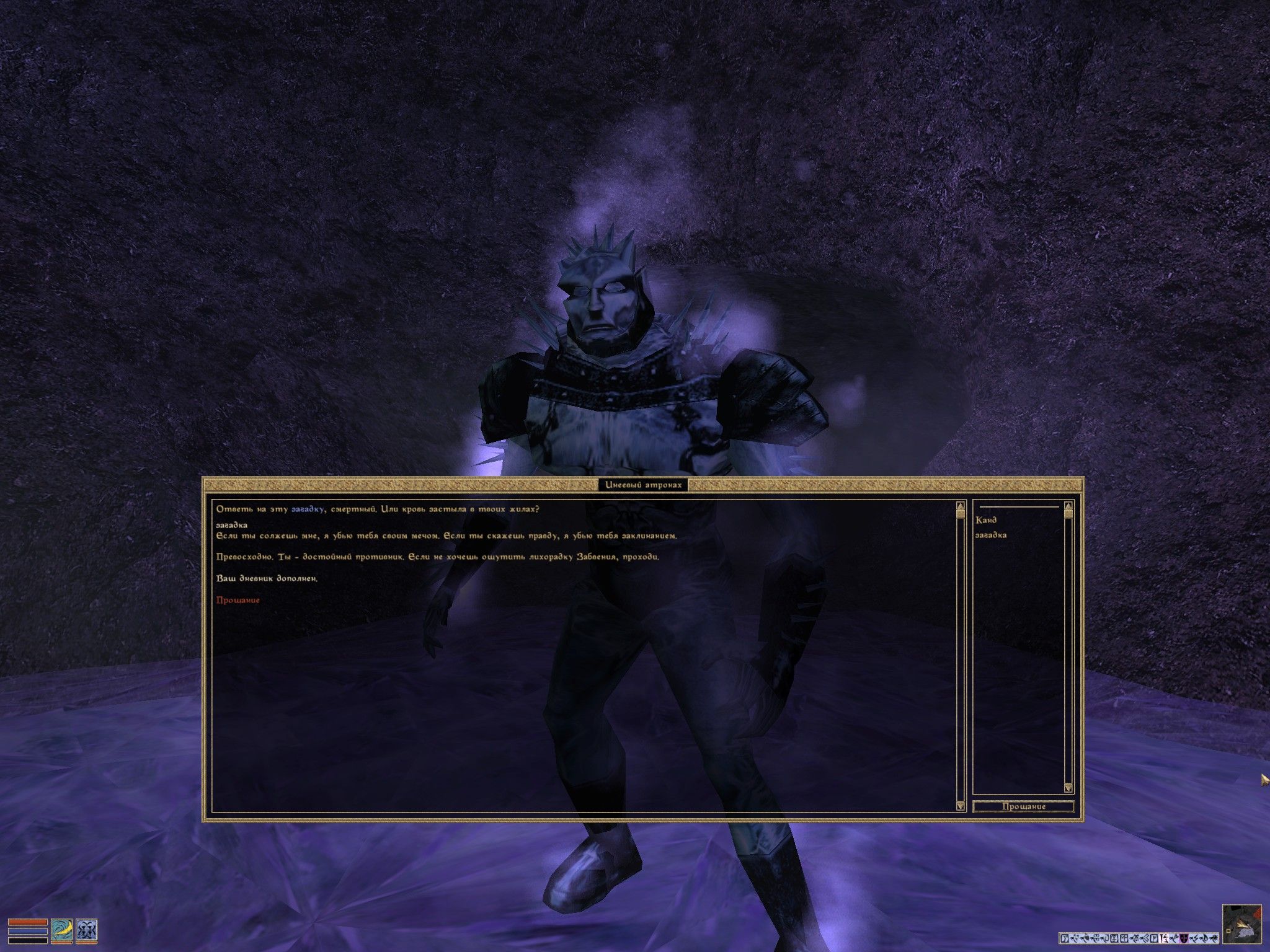Click the gold-winged marker icon on minimap
This screenshot has width=1270, height=952.
[1242, 924]
